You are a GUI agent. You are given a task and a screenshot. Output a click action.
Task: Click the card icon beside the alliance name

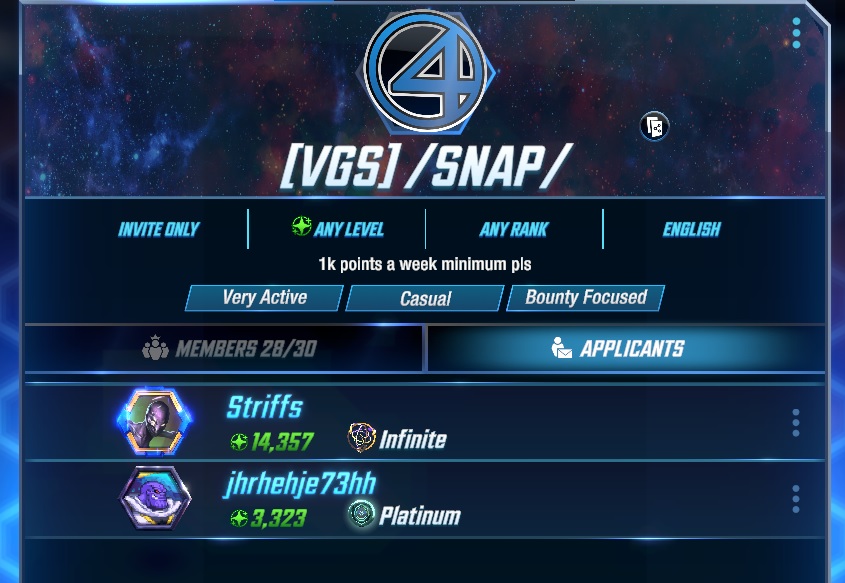pos(654,127)
